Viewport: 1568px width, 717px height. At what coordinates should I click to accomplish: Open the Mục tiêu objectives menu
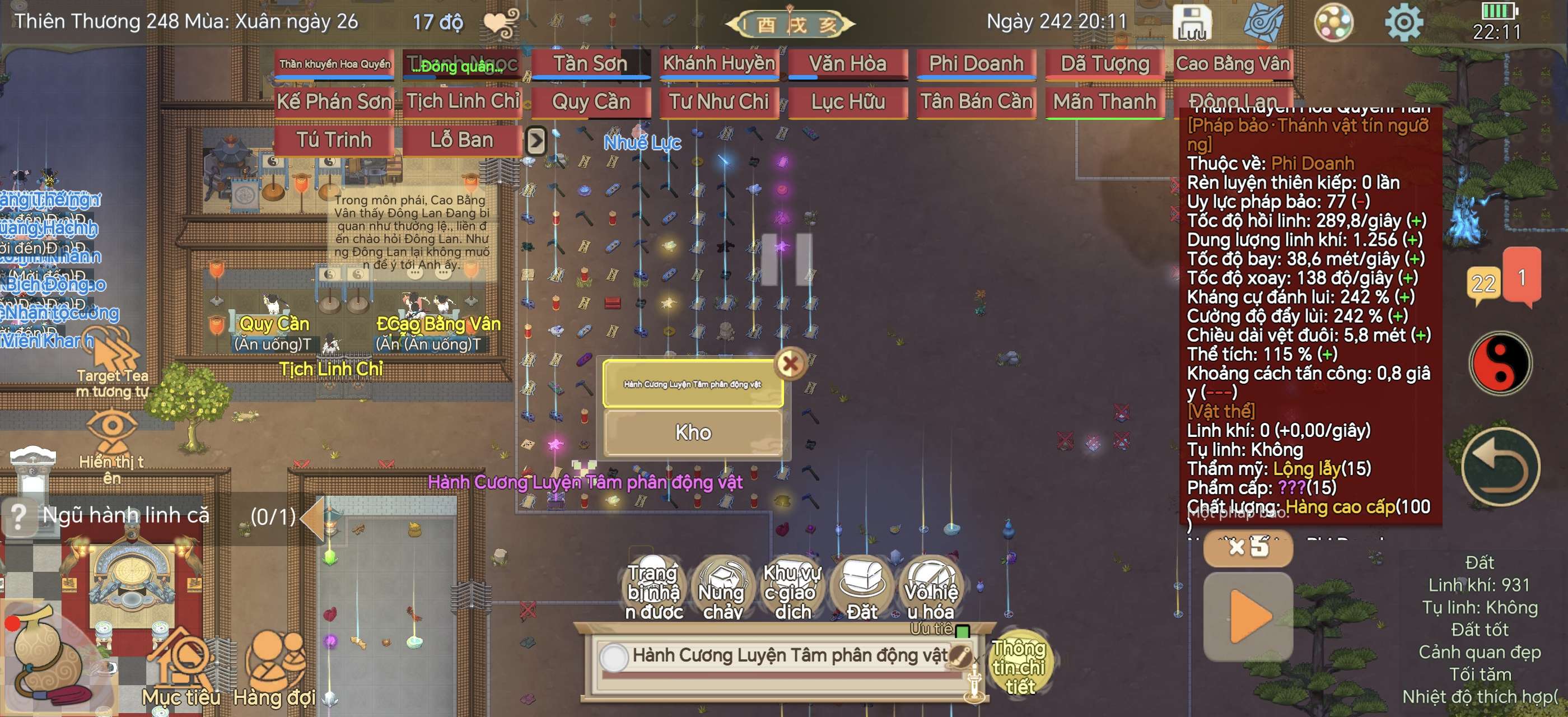pos(181,669)
